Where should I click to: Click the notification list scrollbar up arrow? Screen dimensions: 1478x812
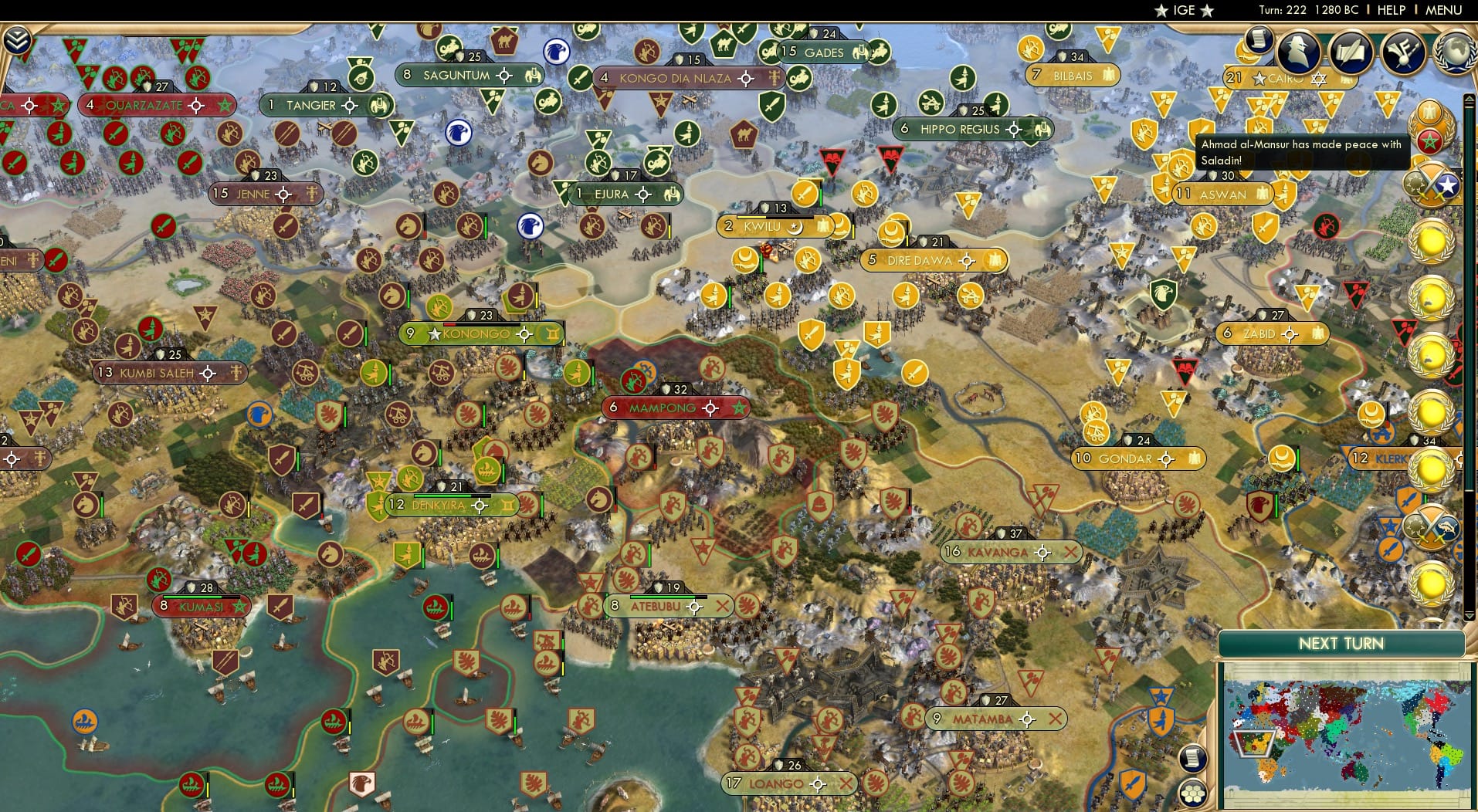(x=1470, y=98)
